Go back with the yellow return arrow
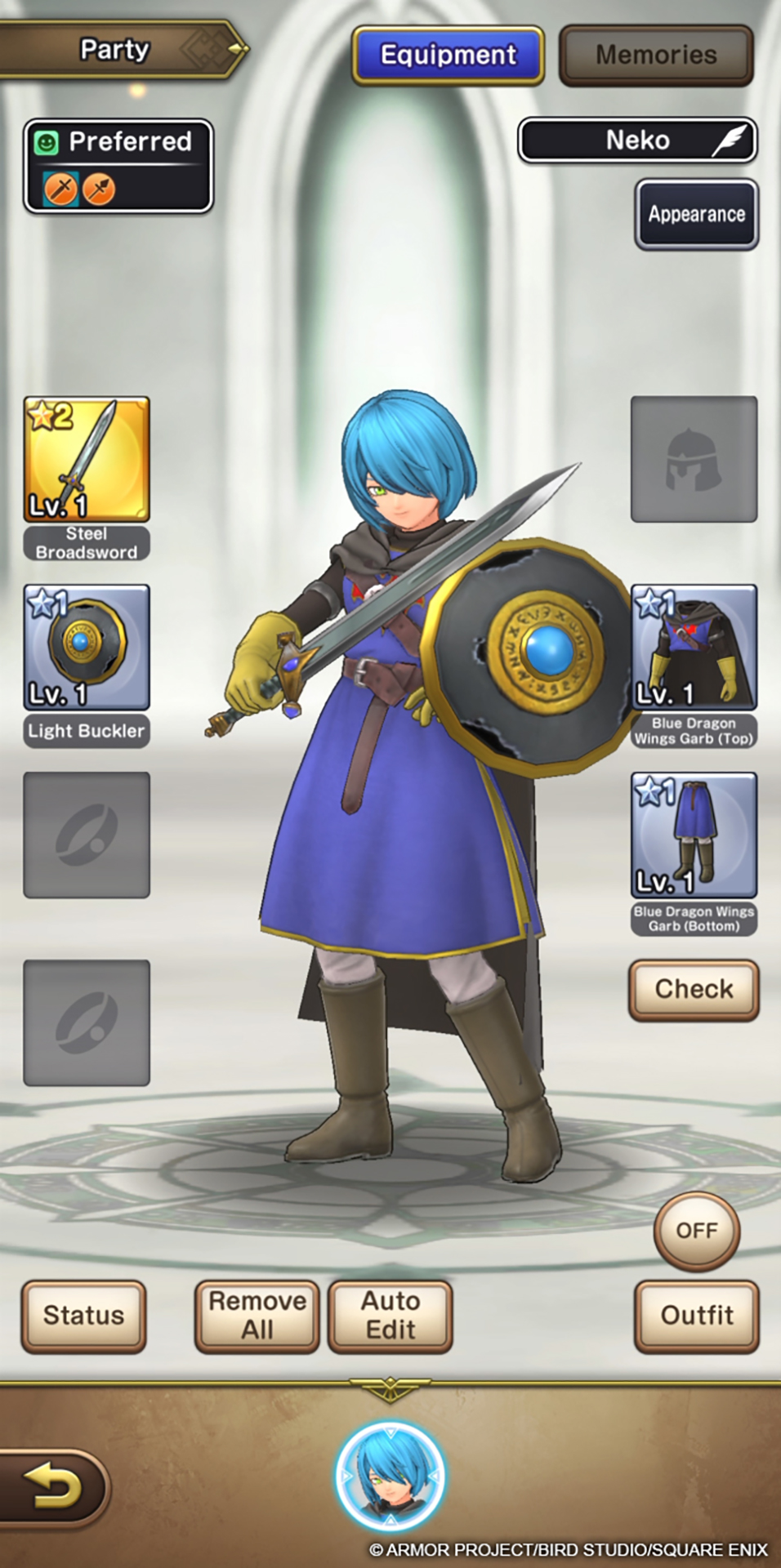 [x=52, y=1486]
